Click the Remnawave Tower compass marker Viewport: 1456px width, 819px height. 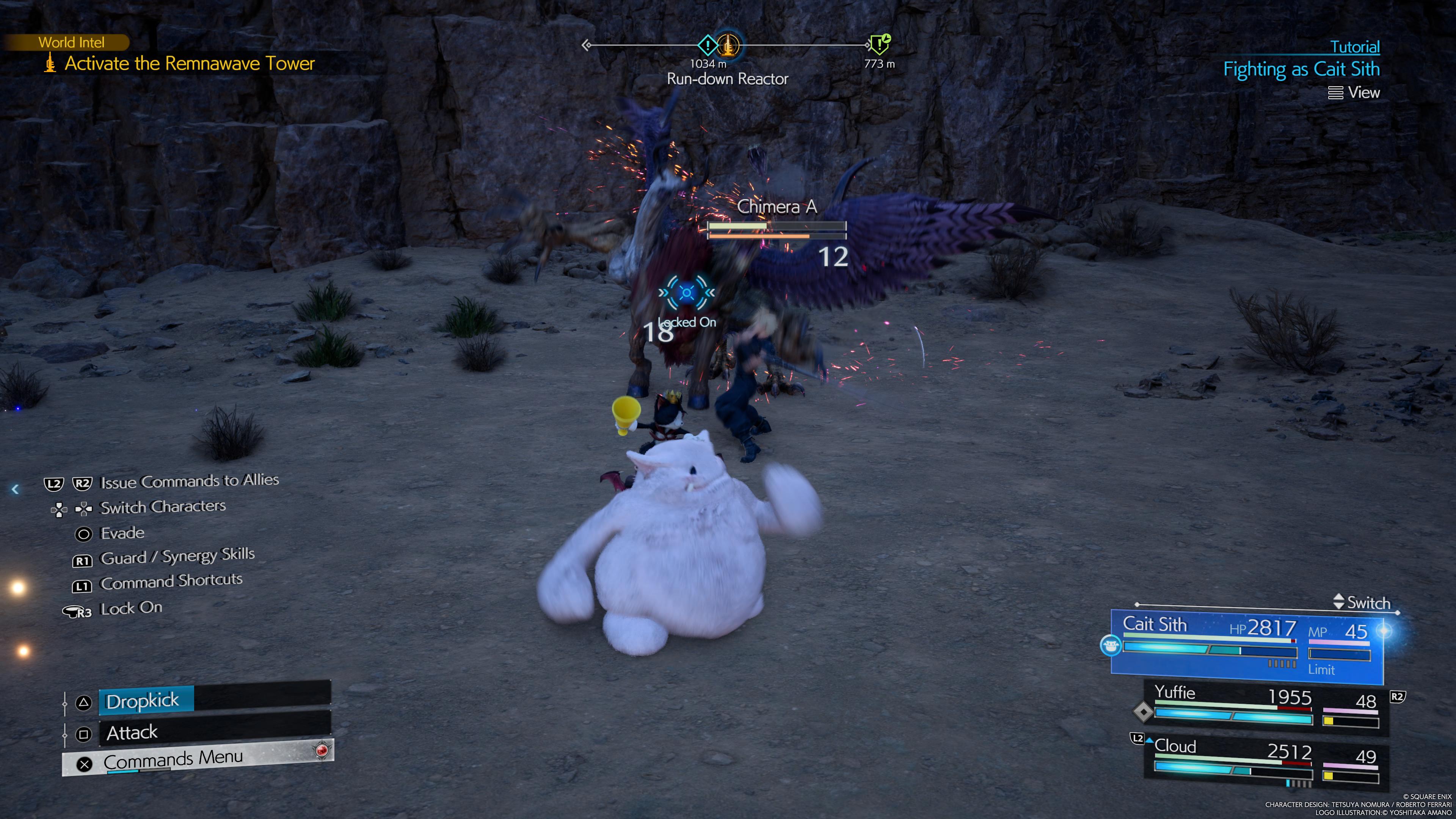(x=728, y=45)
